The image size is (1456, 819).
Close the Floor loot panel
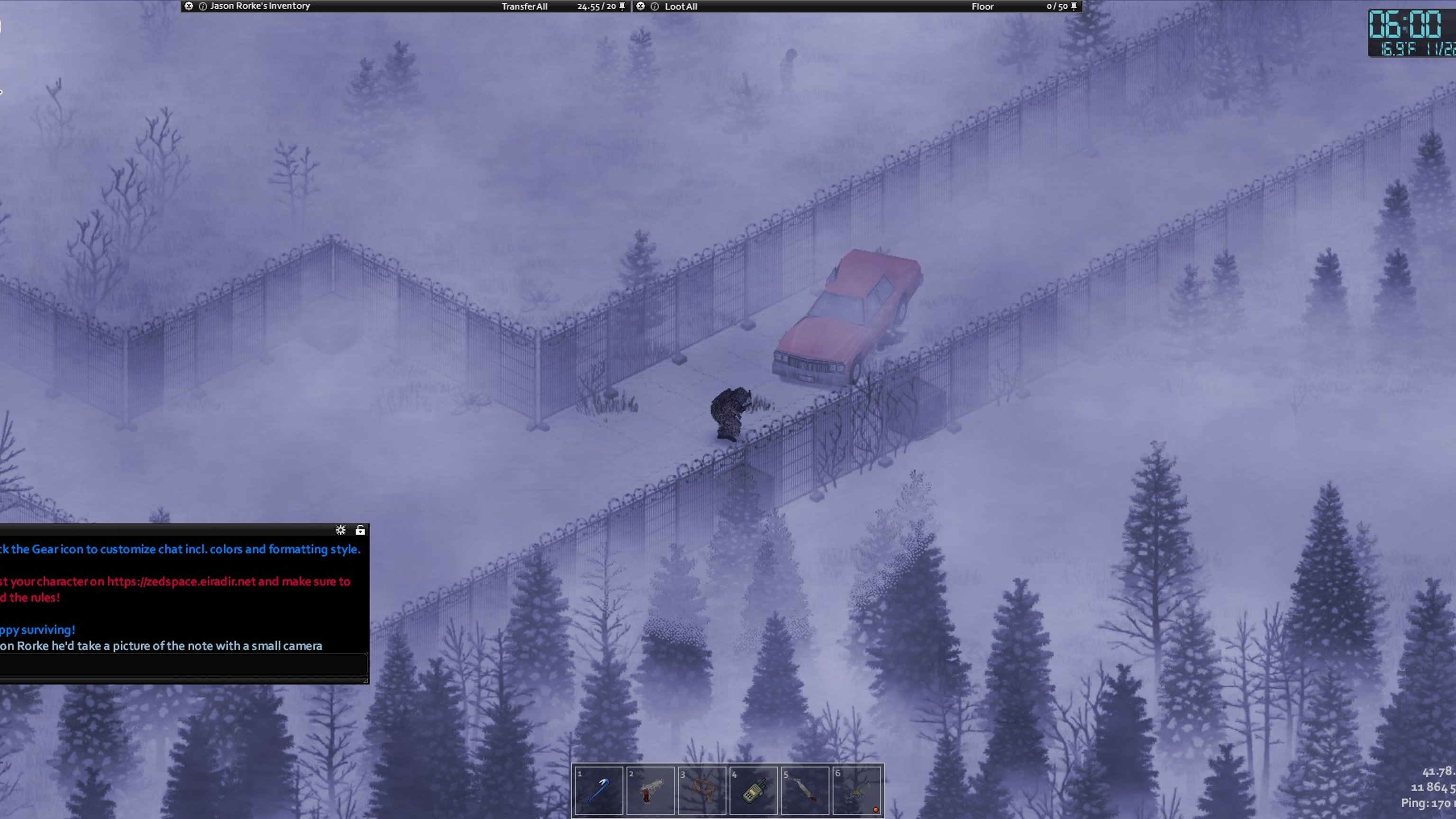tap(640, 6)
